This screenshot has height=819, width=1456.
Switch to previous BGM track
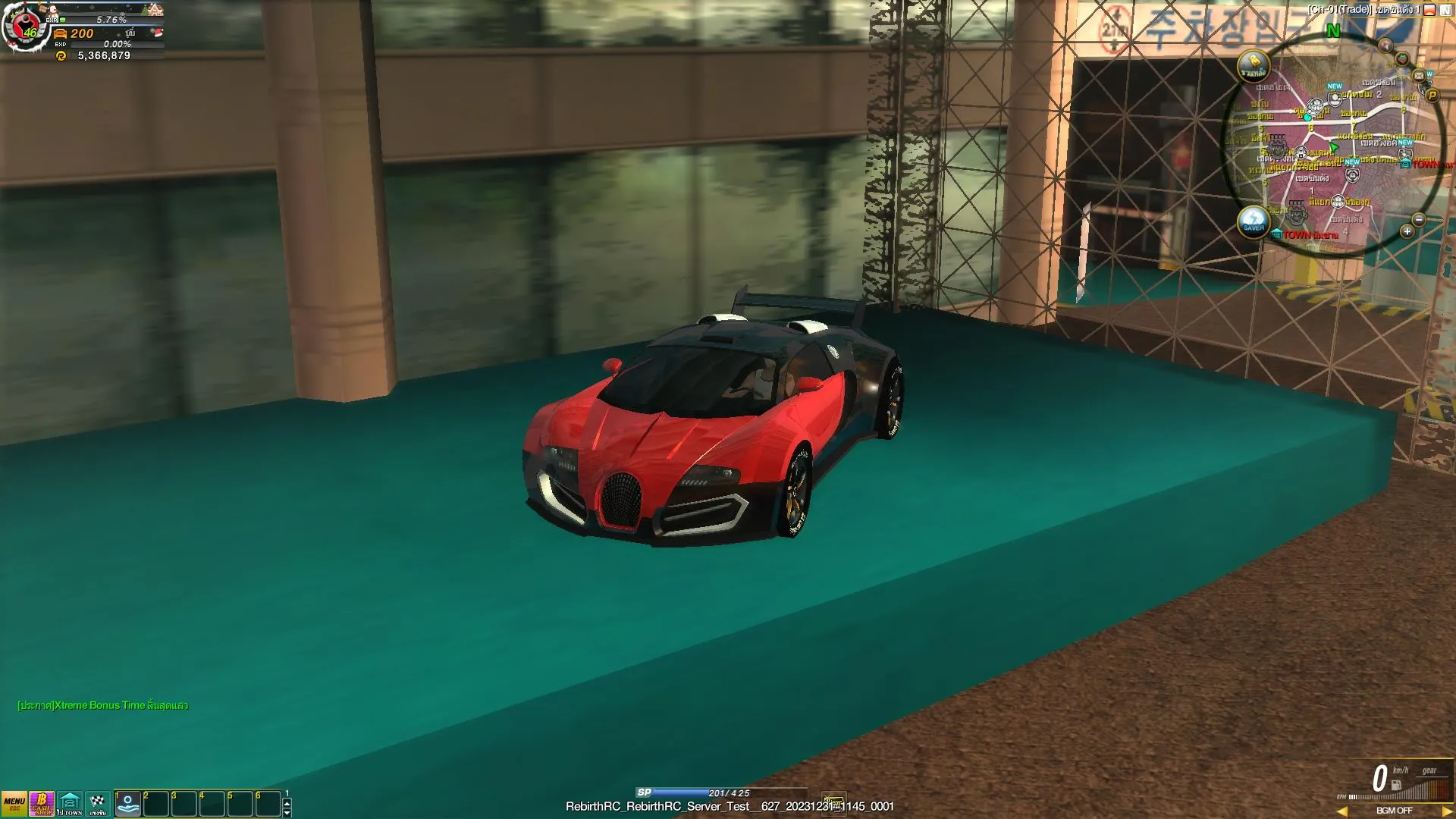[x=1342, y=811]
